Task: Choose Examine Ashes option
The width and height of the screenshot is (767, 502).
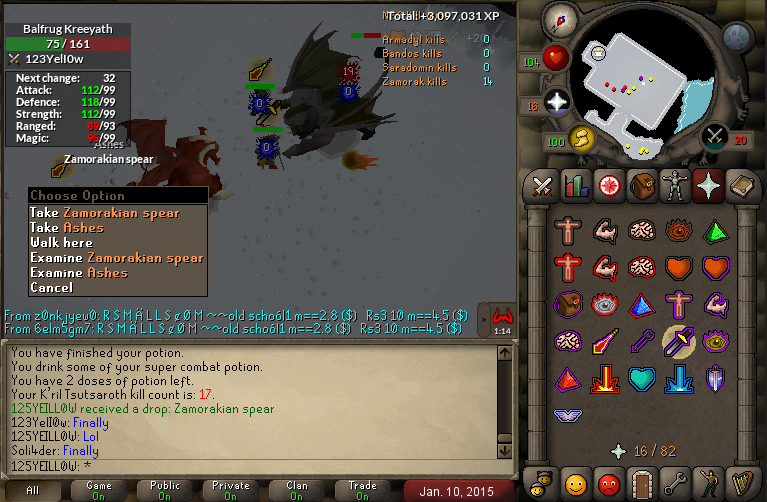Action: pyautogui.click(x=79, y=273)
